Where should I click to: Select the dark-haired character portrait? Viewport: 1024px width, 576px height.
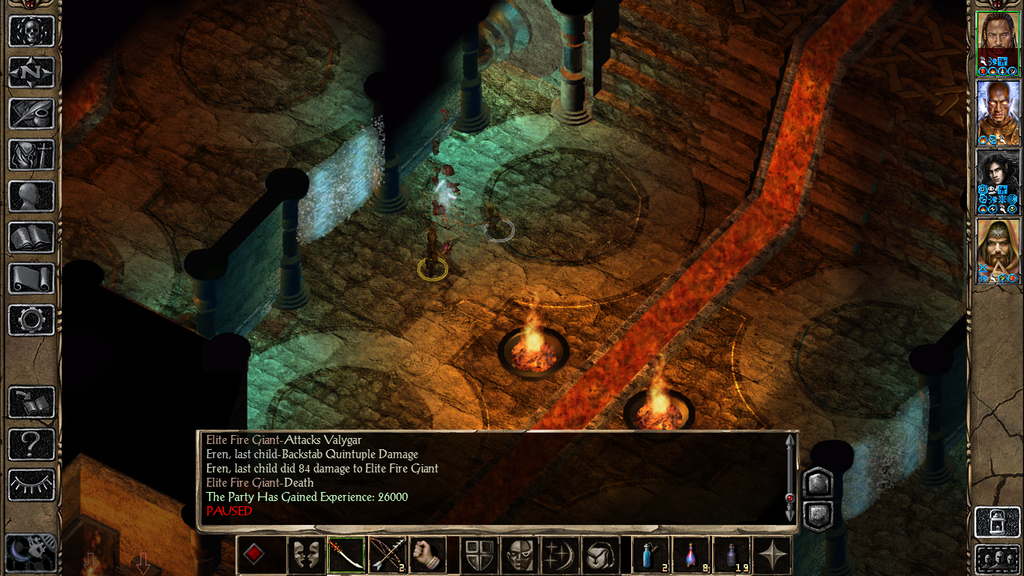(x=997, y=176)
